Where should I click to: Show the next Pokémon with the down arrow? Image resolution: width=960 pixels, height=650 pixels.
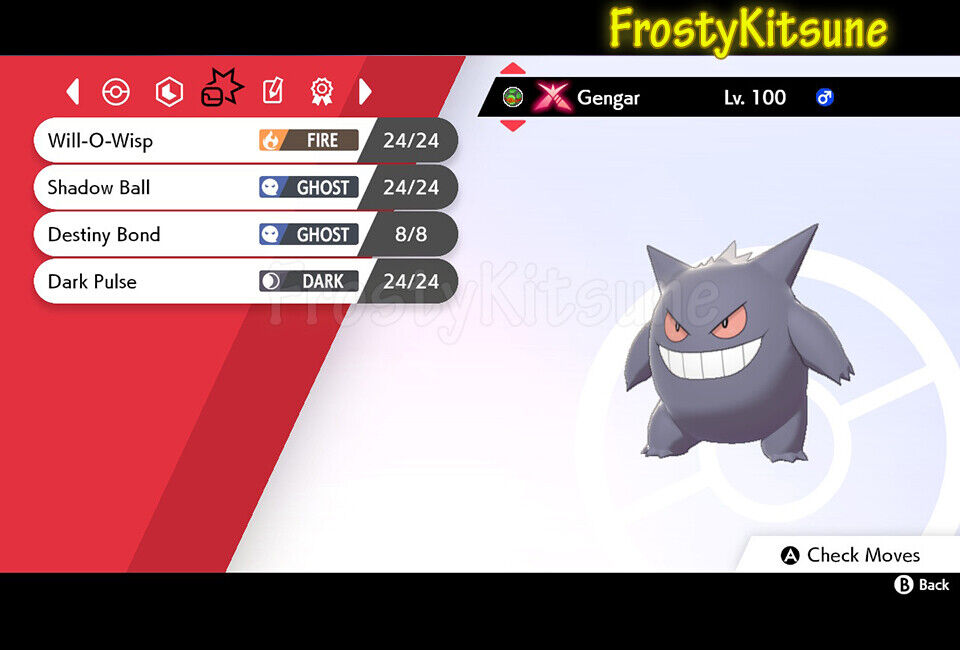512,125
